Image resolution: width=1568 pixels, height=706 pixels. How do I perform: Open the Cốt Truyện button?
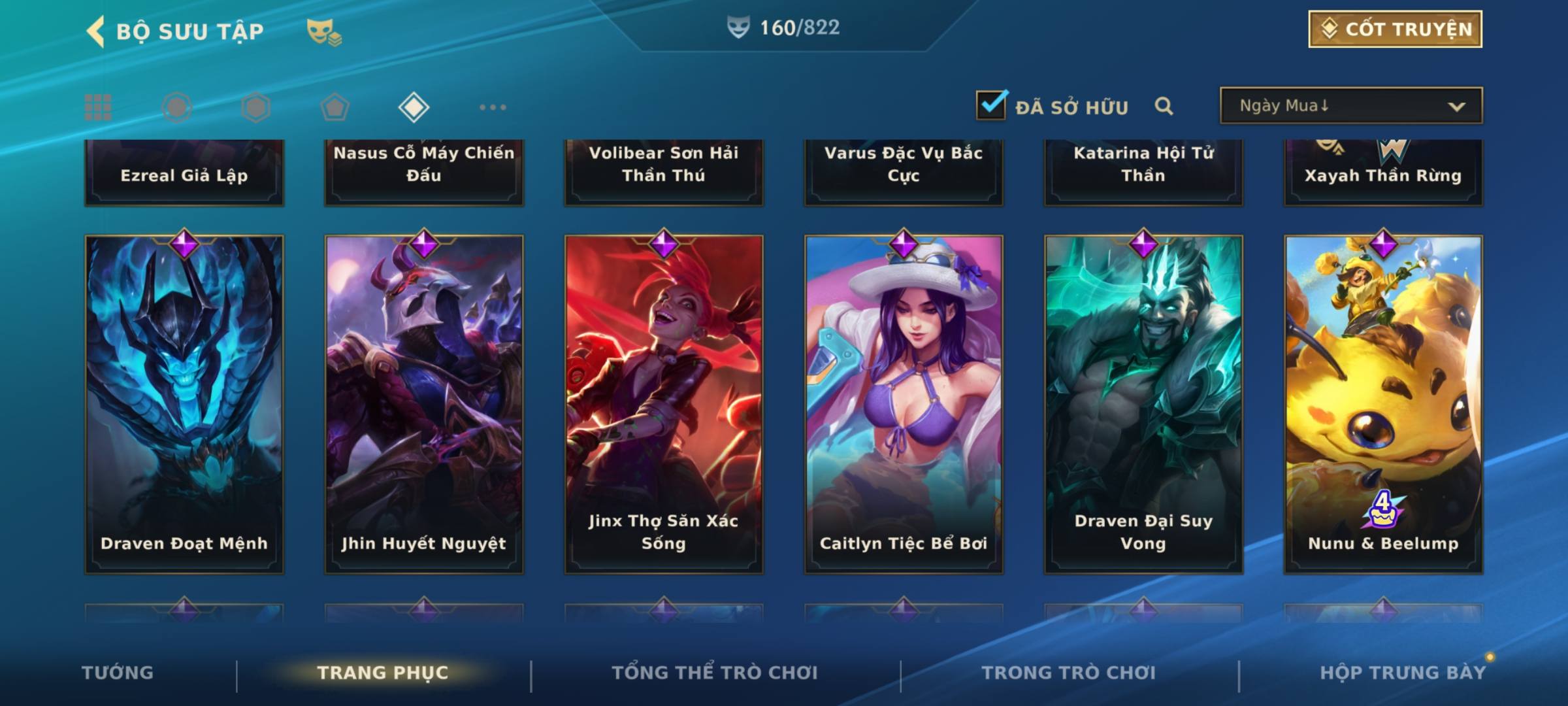(x=1395, y=29)
